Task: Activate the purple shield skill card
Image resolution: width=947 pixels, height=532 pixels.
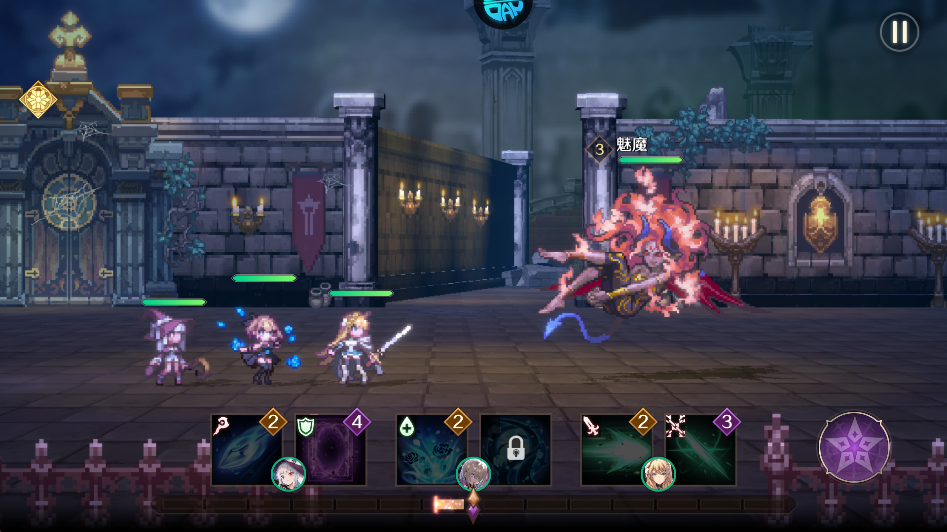Action: click(331, 449)
